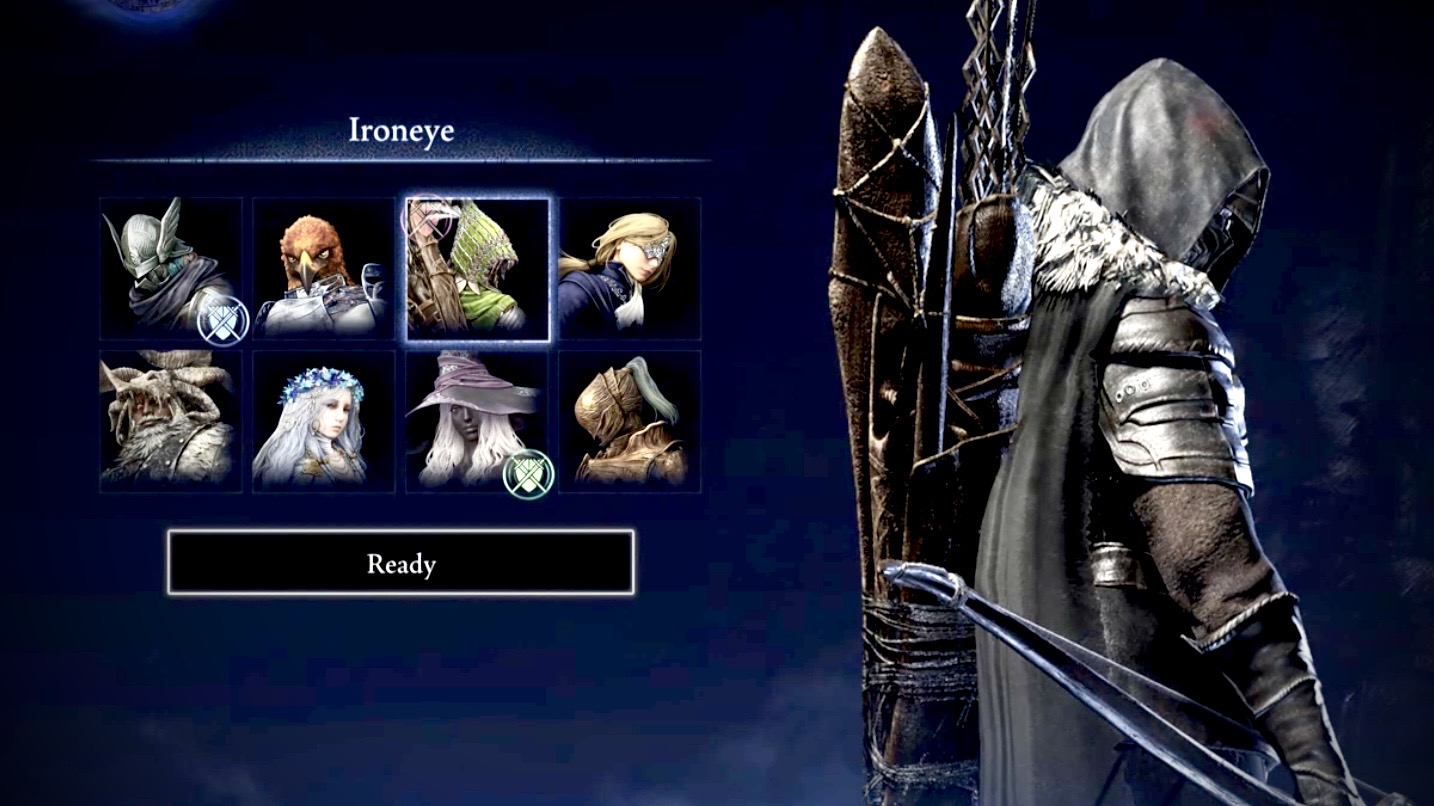Select the flower-crowned white-haired girl portrait

323,420
